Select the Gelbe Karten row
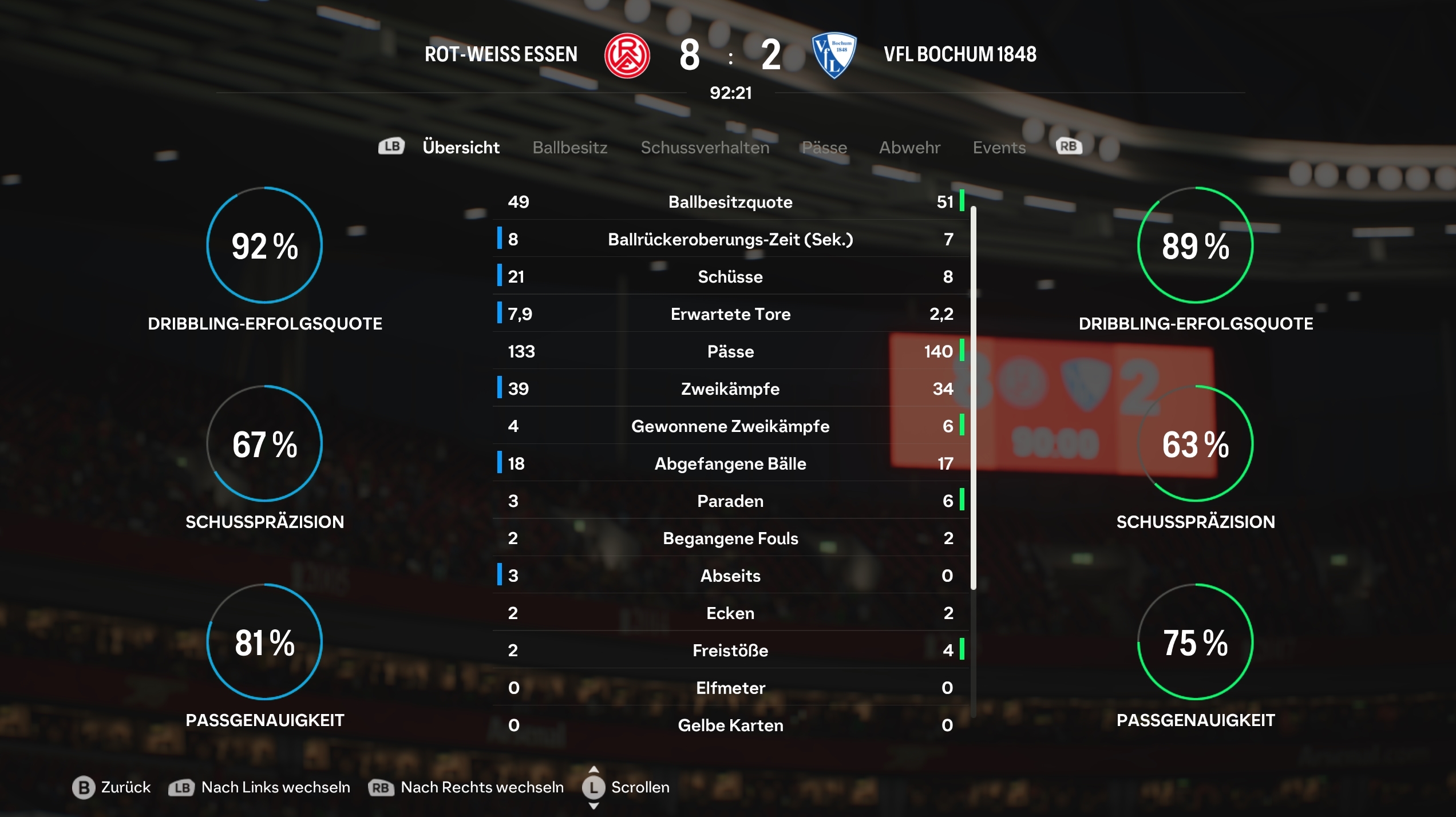The image size is (1456, 817). click(x=730, y=725)
